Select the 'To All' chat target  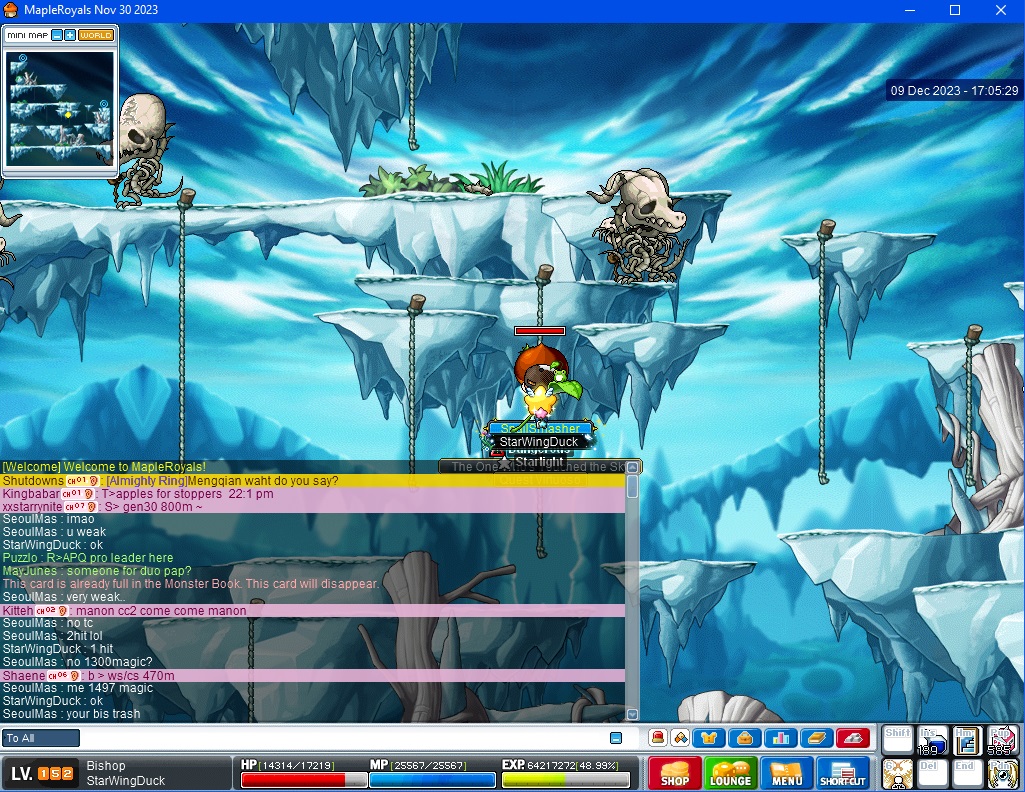click(41, 738)
